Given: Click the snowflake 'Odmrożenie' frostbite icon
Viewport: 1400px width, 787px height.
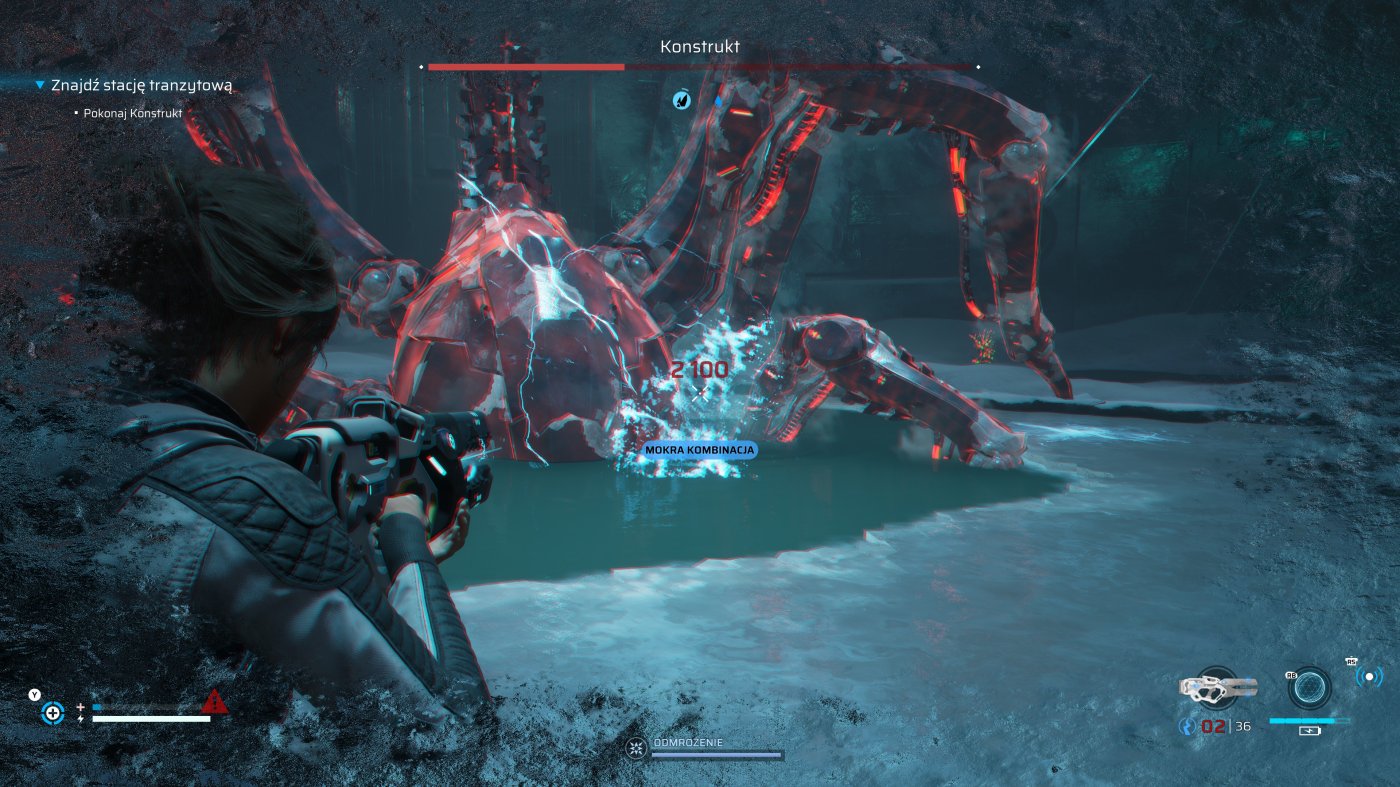Looking at the screenshot, I should (635, 747).
